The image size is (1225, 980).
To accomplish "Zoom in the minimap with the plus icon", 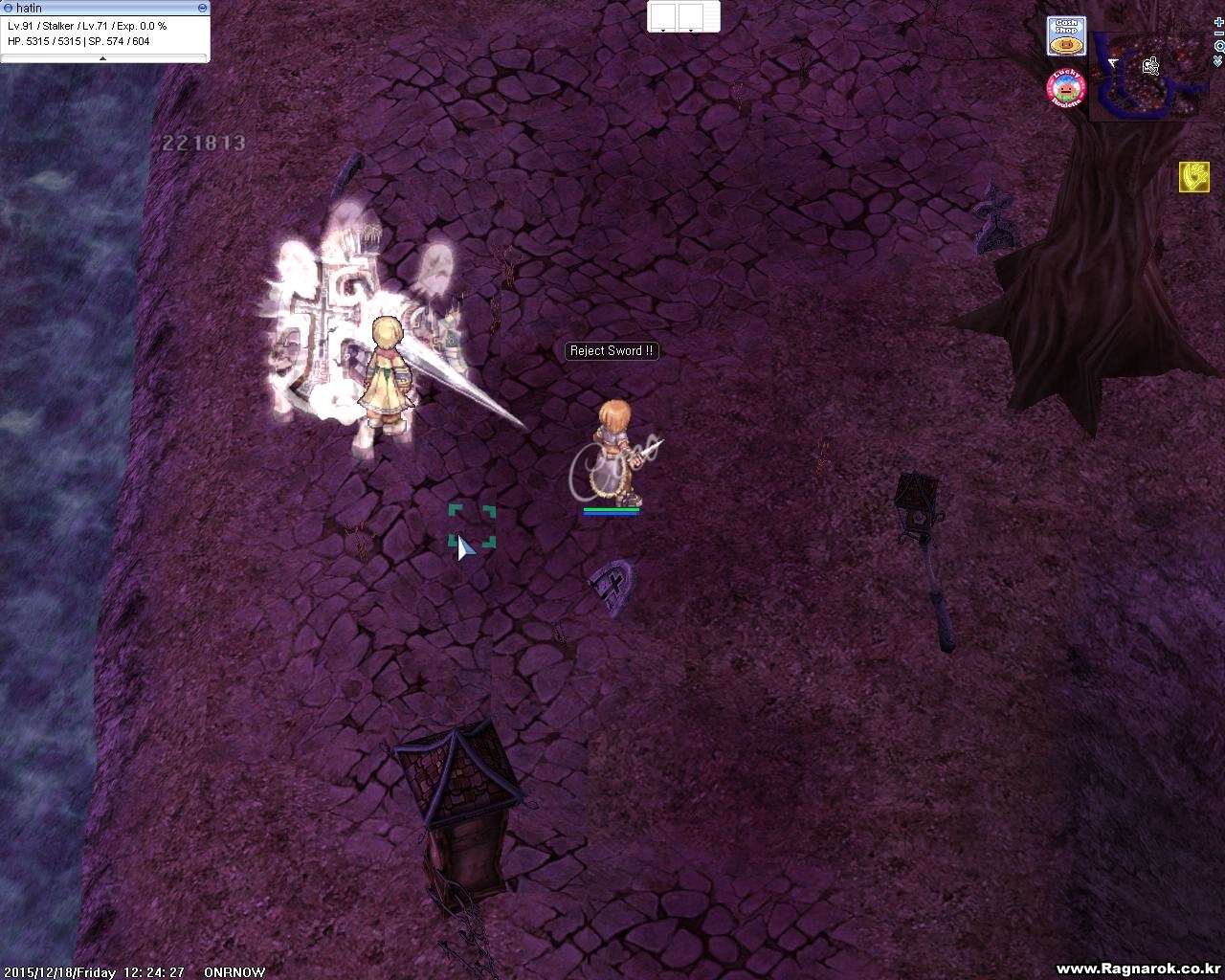I will (1218, 23).
